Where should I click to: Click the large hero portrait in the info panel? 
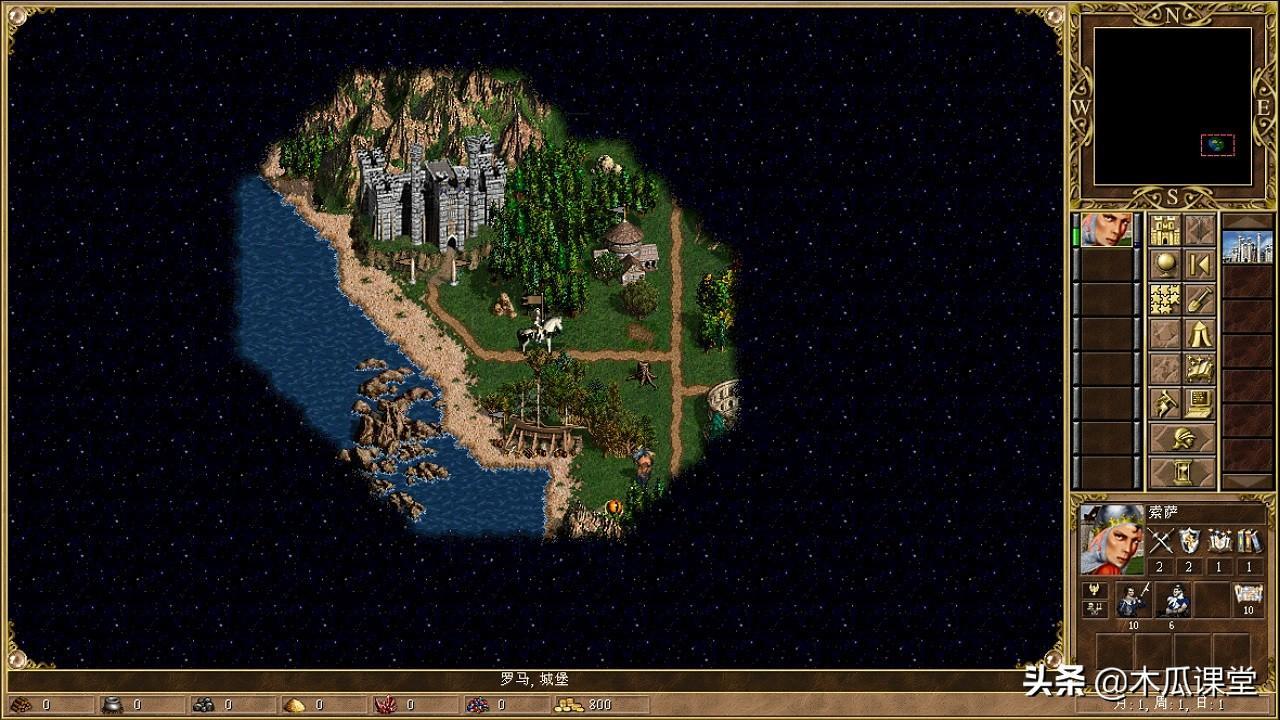(1111, 540)
